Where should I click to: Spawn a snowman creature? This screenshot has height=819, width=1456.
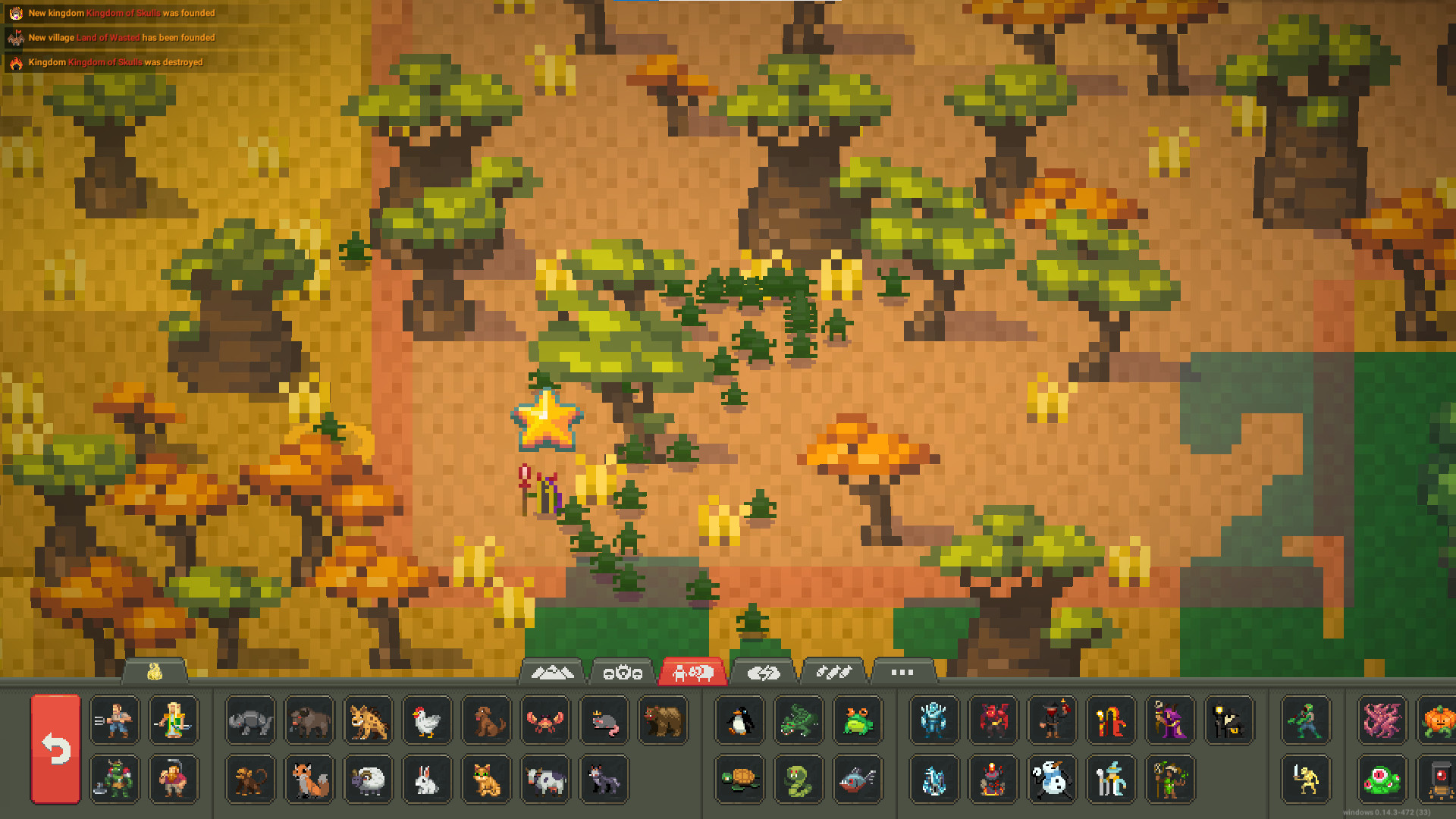click(x=1053, y=780)
